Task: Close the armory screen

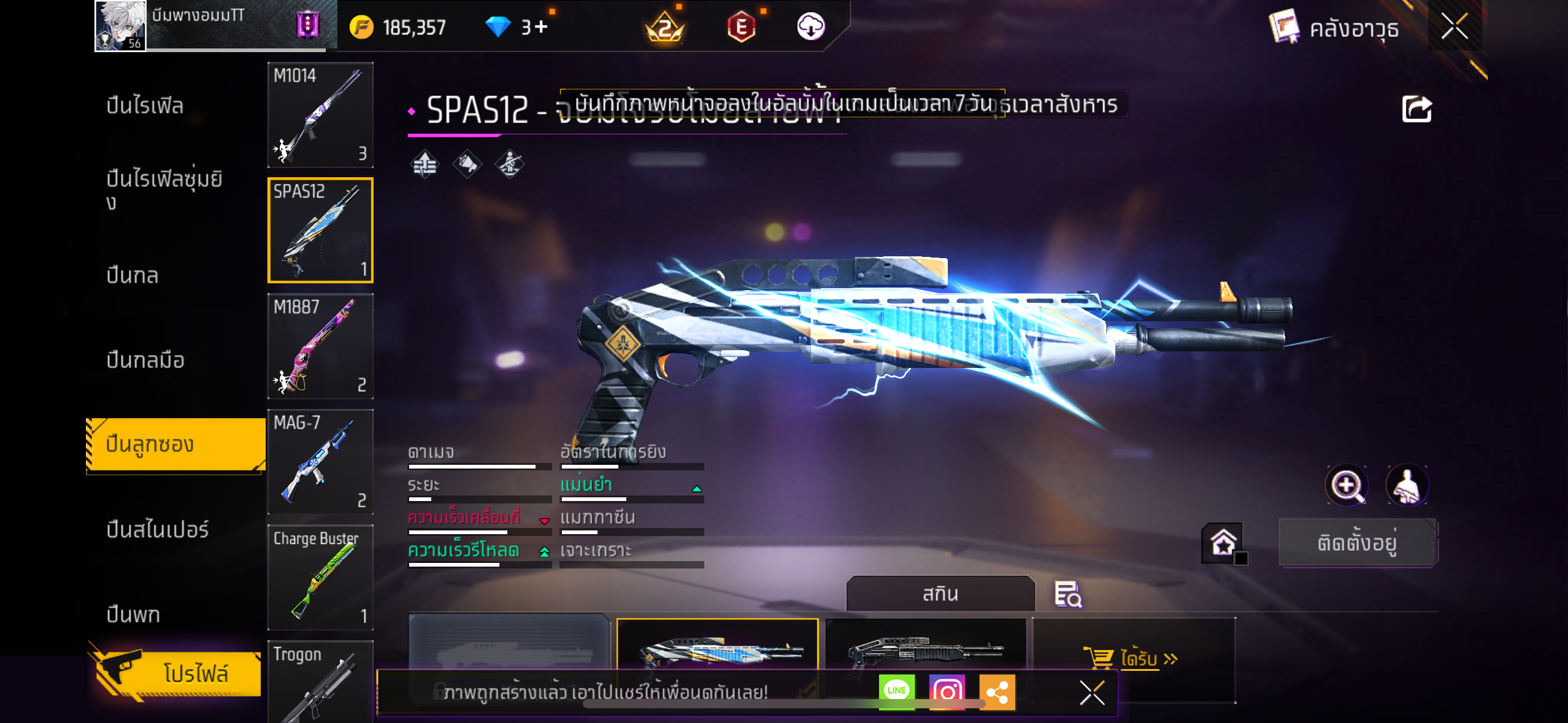Action: [1455, 26]
